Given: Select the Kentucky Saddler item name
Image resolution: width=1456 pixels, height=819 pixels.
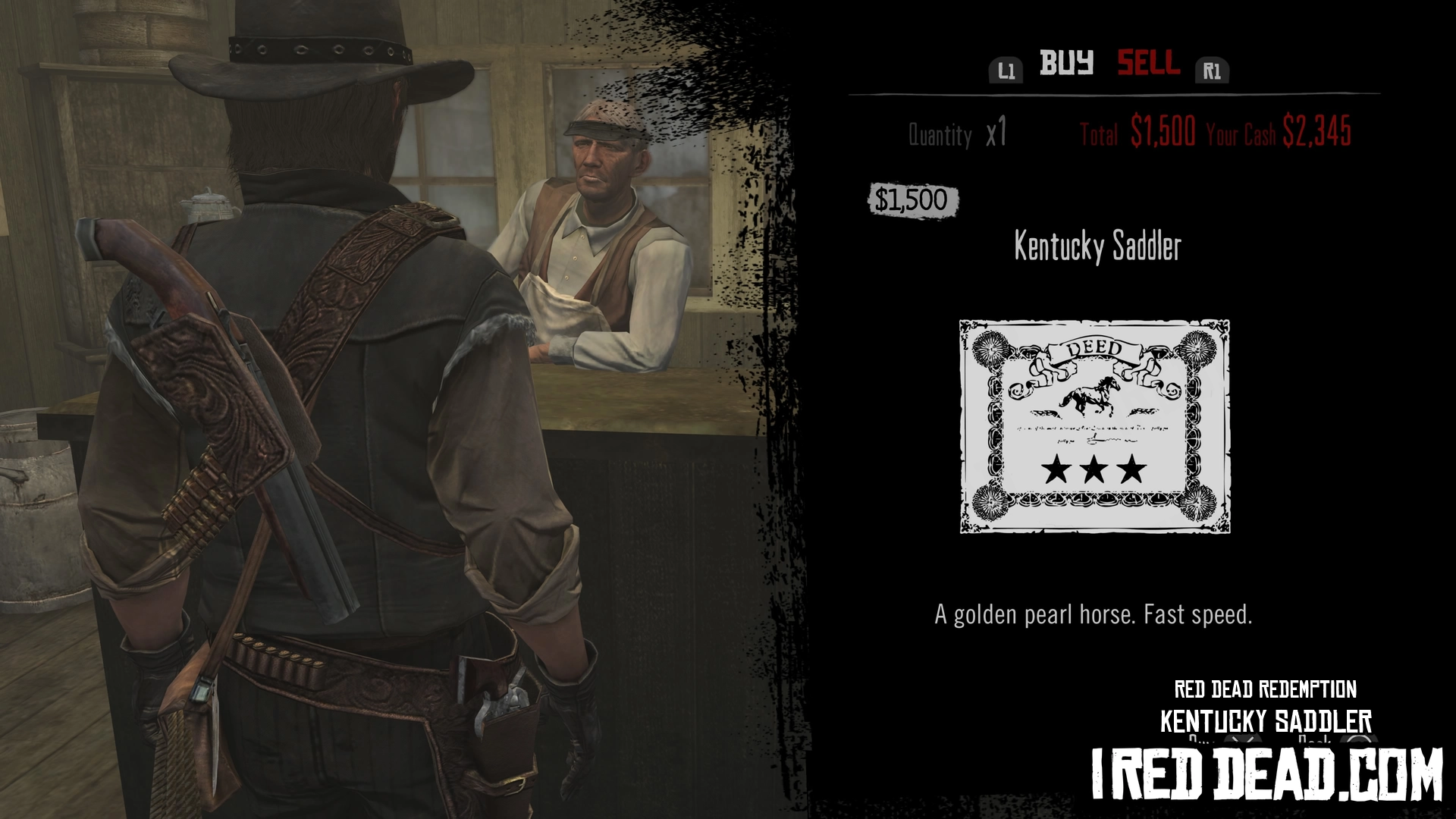Looking at the screenshot, I should tap(1097, 246).
